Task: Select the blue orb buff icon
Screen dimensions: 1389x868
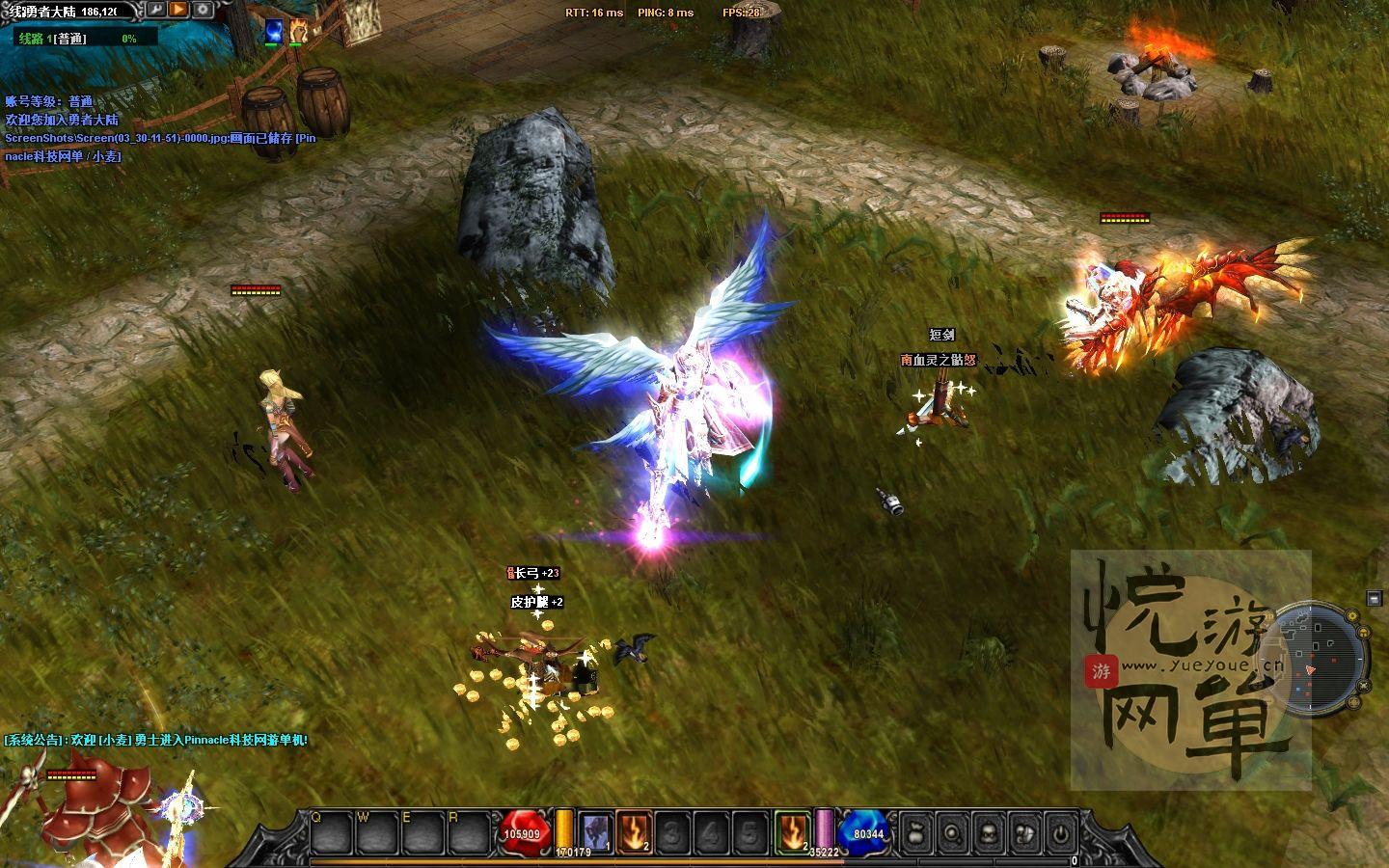Action: 275,31
